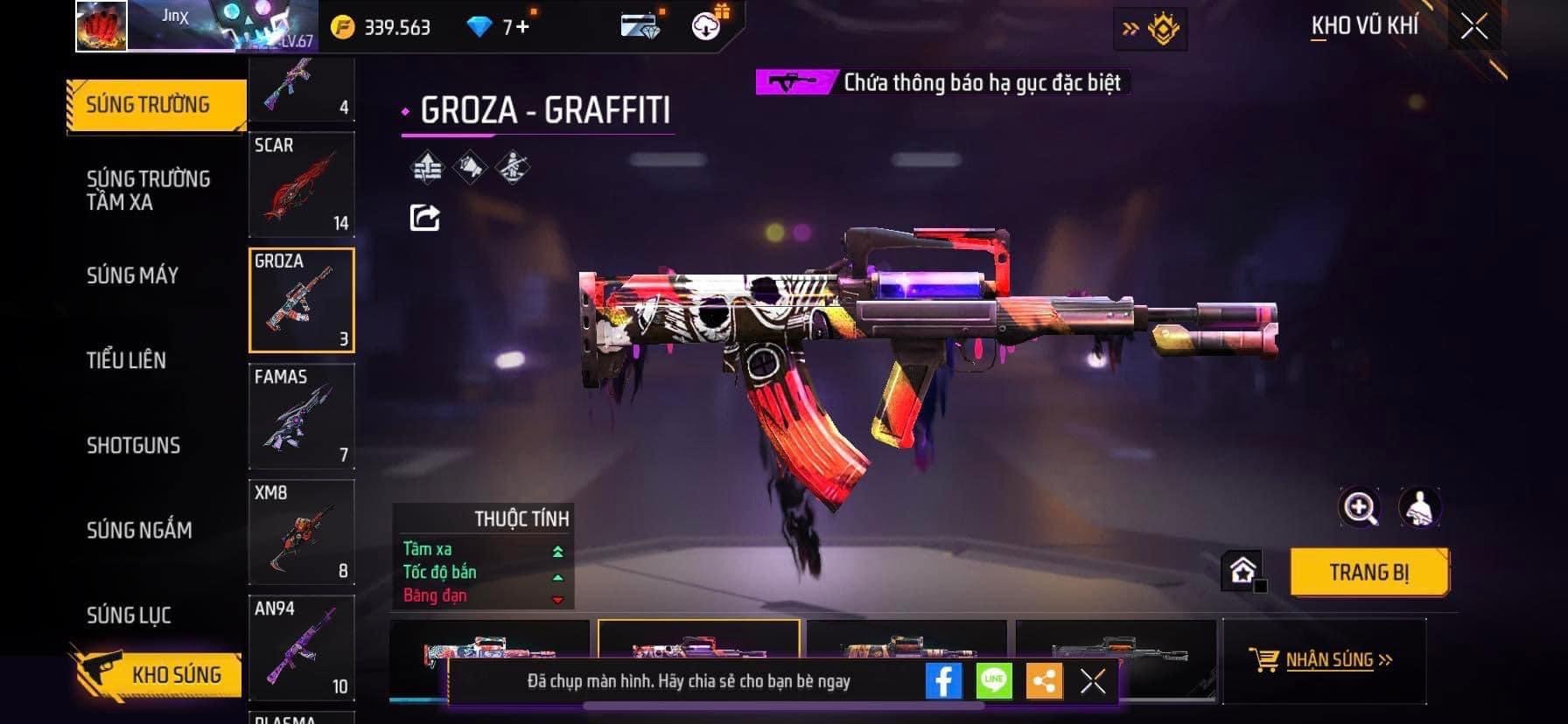Open the Súng Ngắm category
This screenshot has width=1568, height=724.
(x=139, y=530)
